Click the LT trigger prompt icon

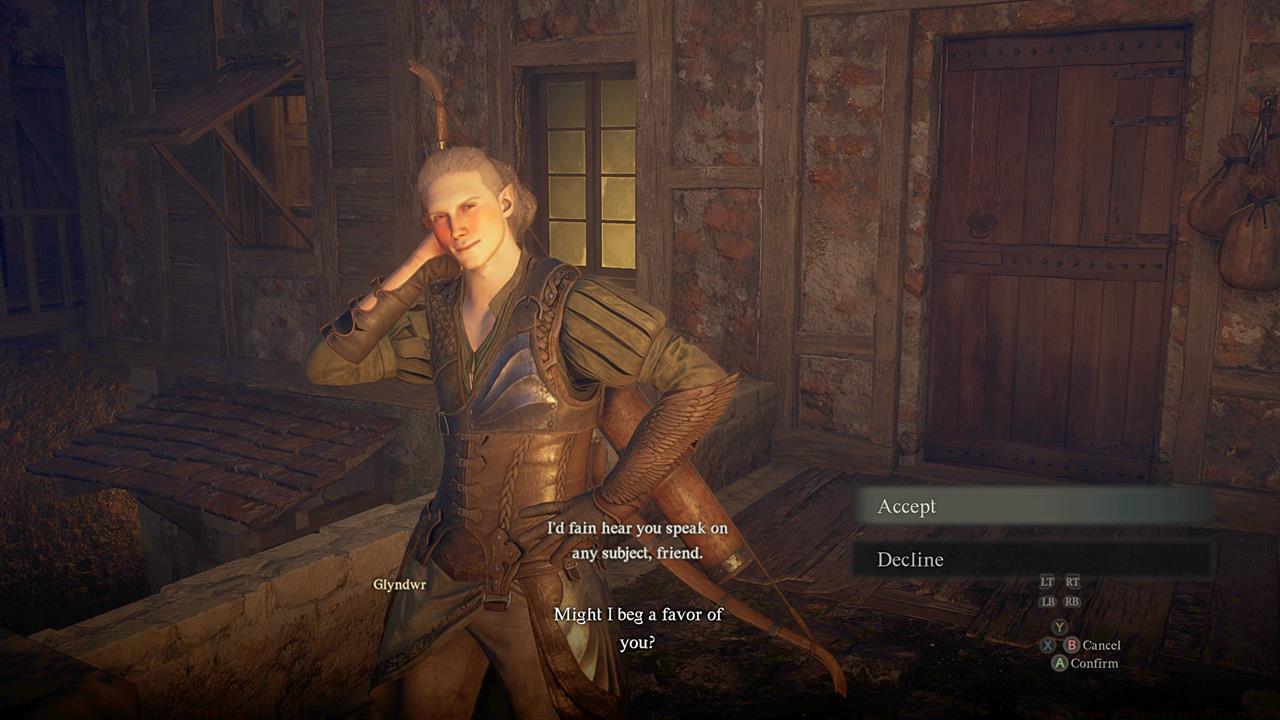1048,581
